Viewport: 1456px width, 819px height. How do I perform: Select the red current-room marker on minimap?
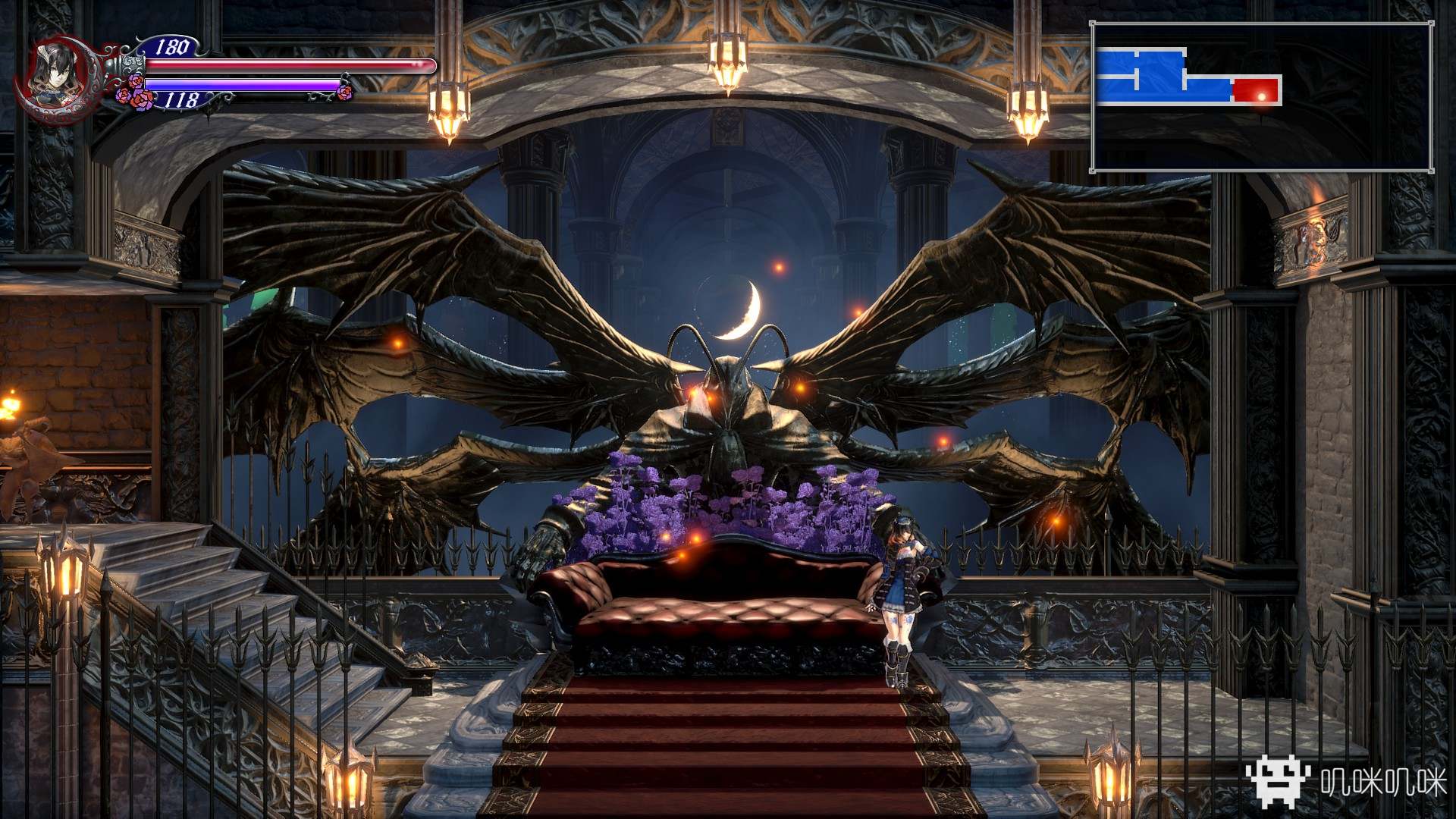(1256, 90)
